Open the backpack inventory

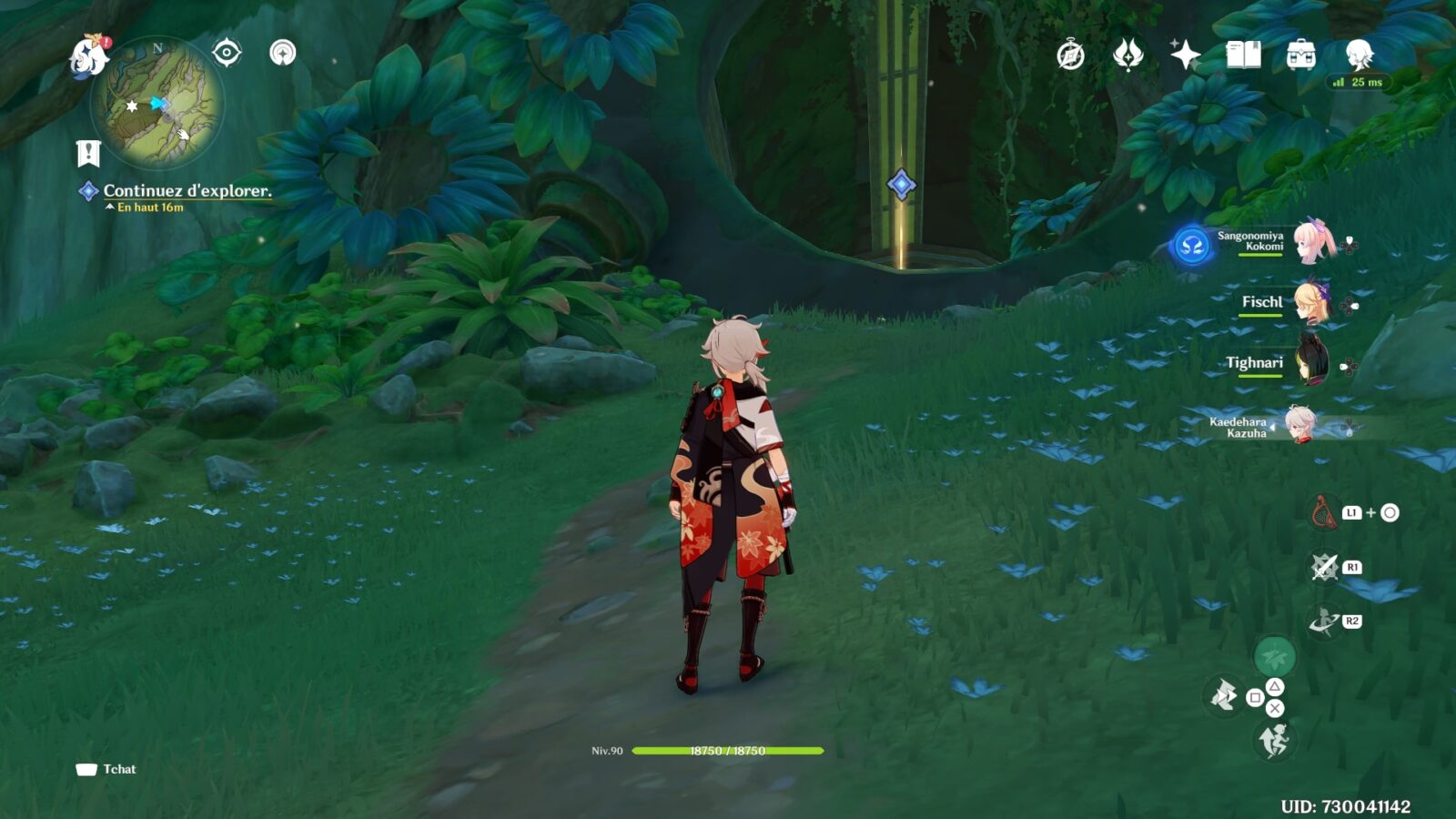[x=1300, y=56]
